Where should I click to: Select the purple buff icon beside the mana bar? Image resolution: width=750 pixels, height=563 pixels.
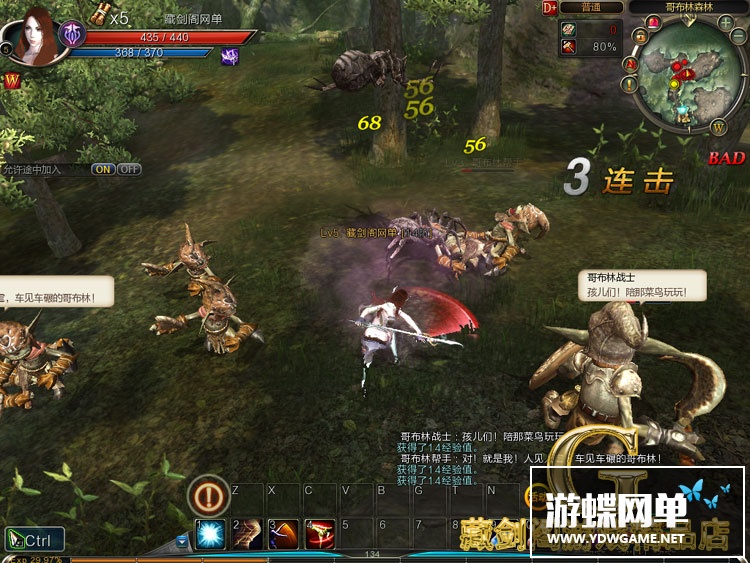point(230,57)
